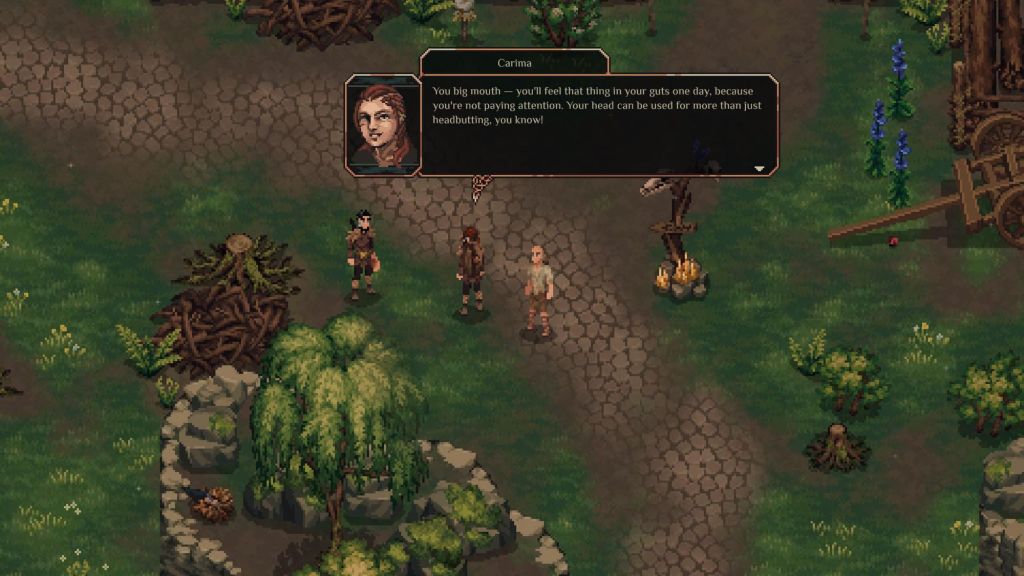
Task: Click Carima's dialogue text box to continue
Action: [597, 125]
